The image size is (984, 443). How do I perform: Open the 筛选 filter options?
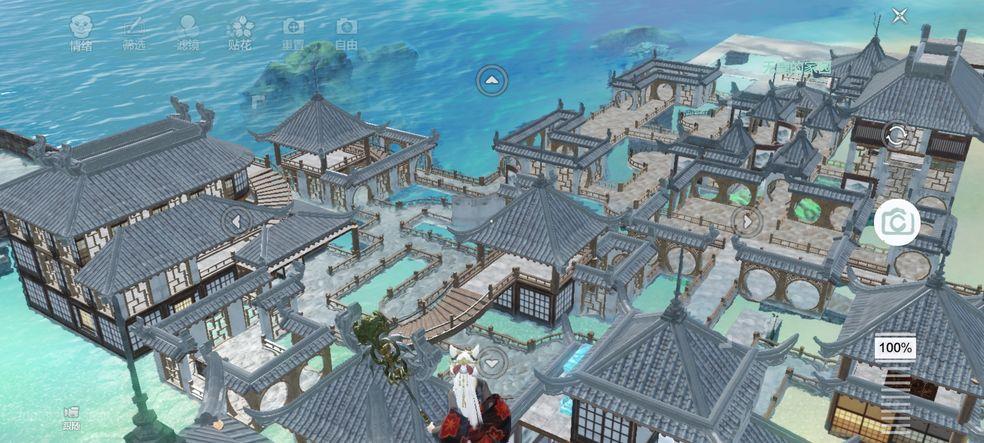point(133,30)
